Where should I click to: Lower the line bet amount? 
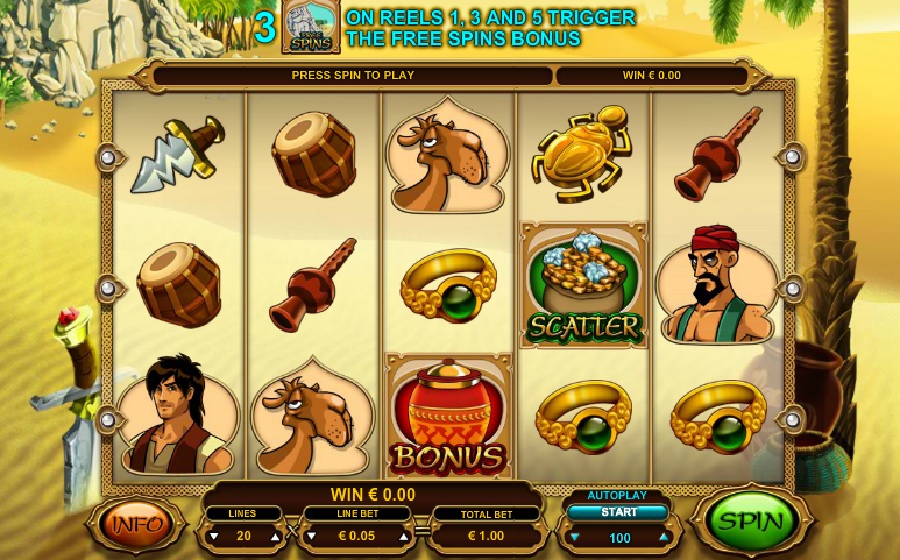tap(312, 536)
